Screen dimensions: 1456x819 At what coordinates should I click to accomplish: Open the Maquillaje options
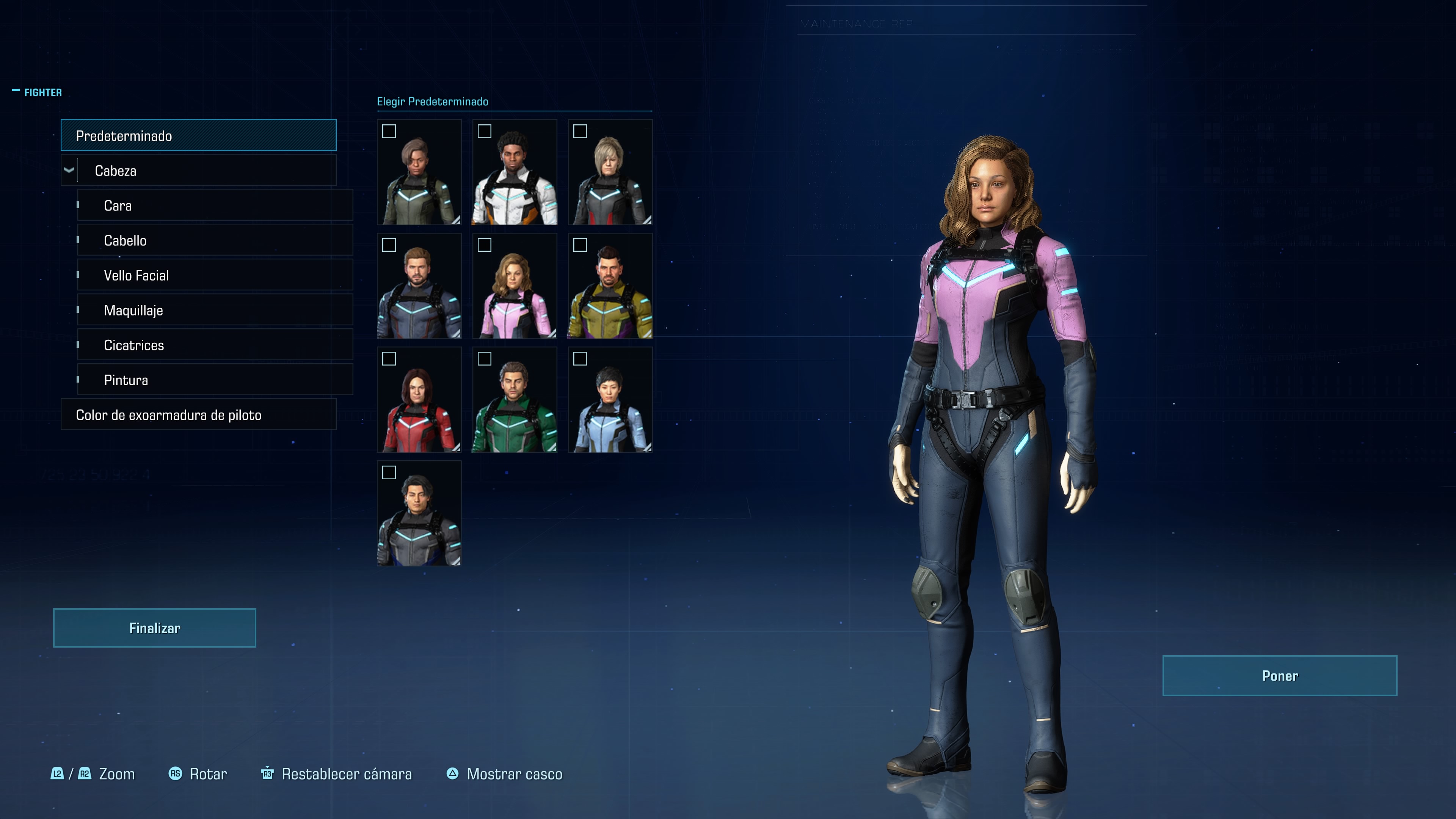215,310
